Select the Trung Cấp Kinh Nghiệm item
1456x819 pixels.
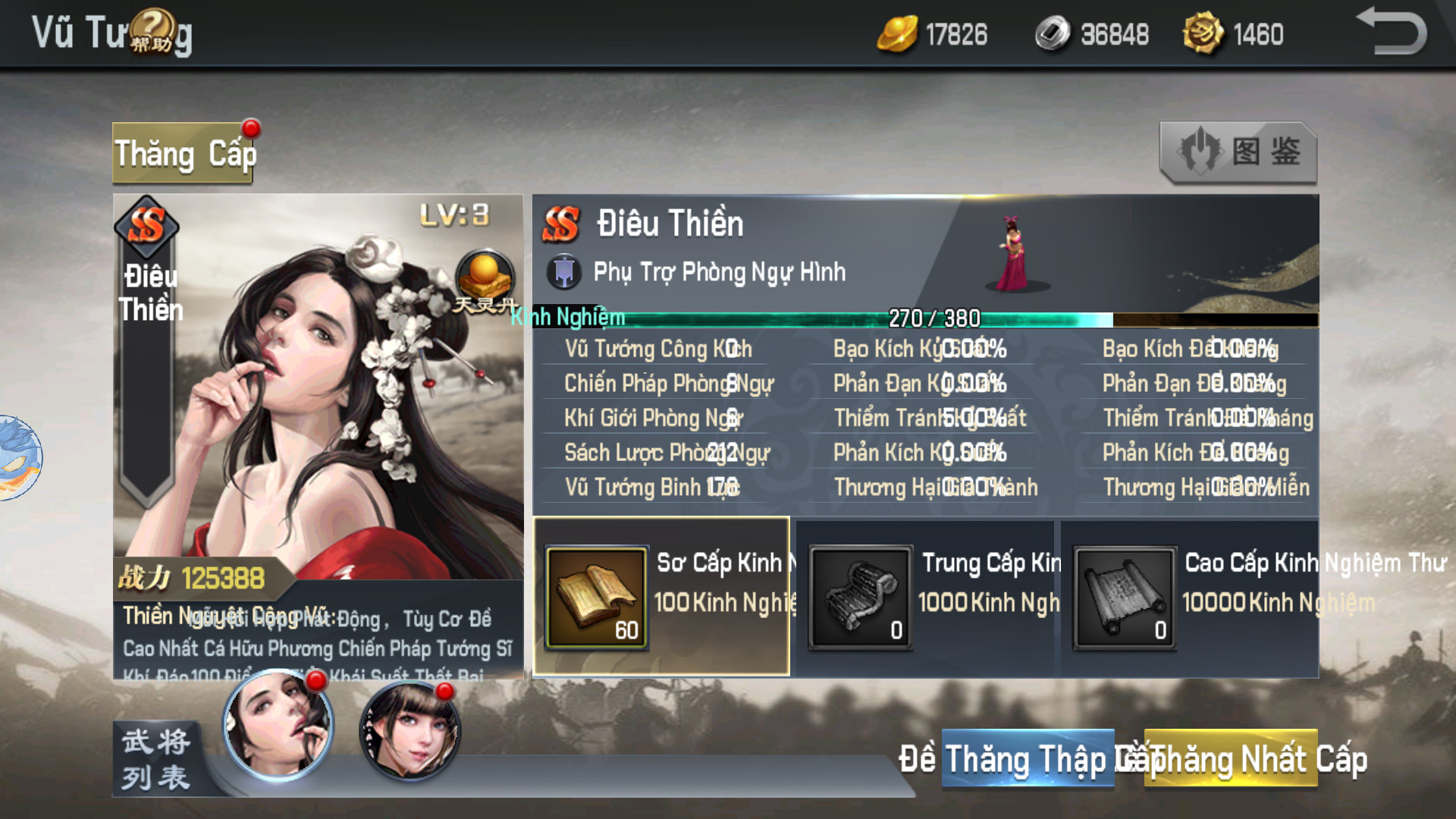tap(861, 599)
